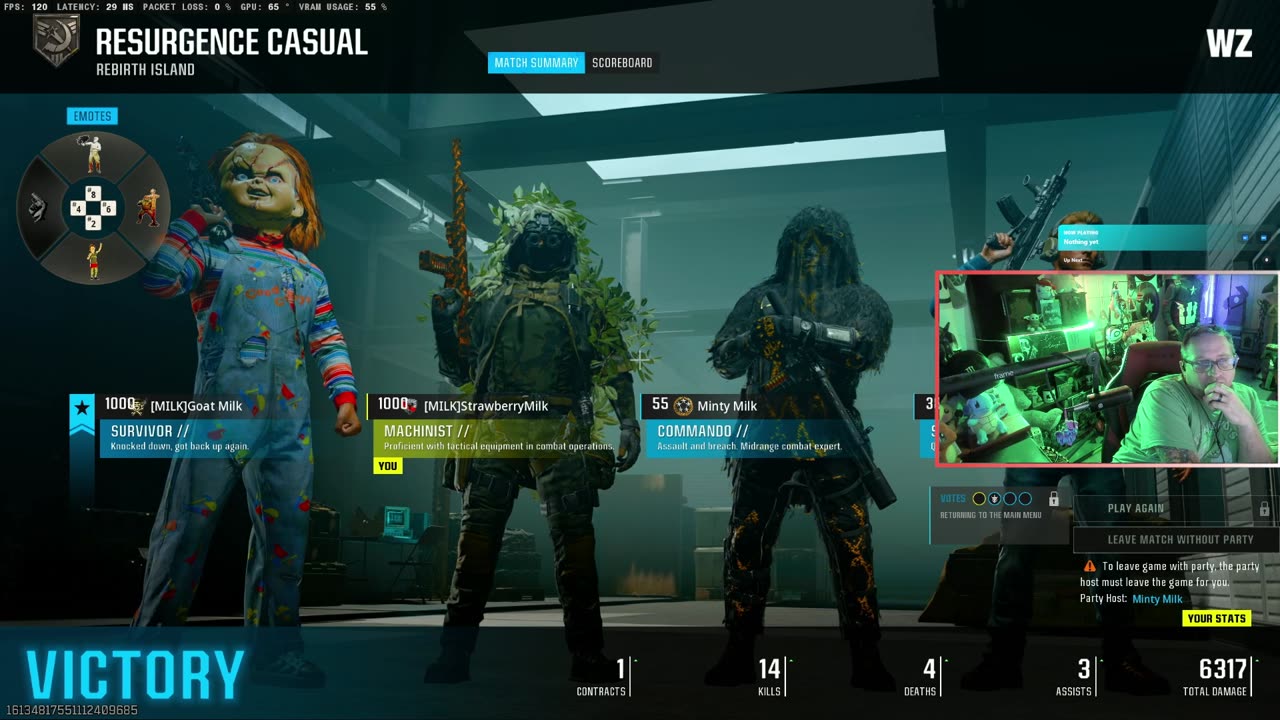Click the Emotes label above the wheel
Image resolution: width=1280 pixels, height=720 pixels.
click(x=92, y=116)
